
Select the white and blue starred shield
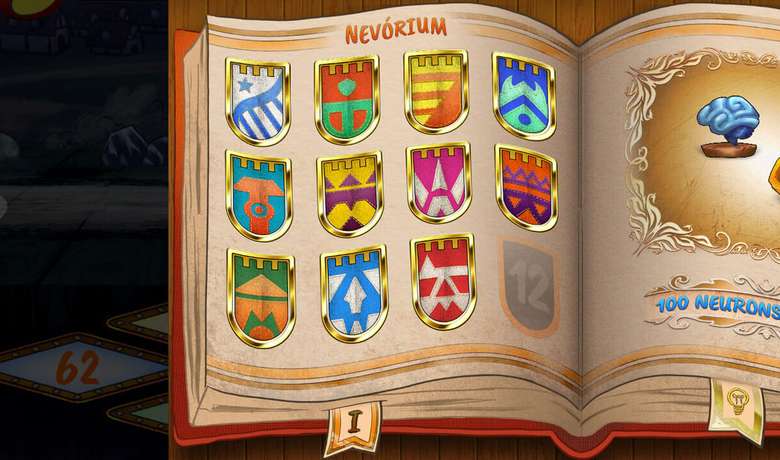coord(257,100)
